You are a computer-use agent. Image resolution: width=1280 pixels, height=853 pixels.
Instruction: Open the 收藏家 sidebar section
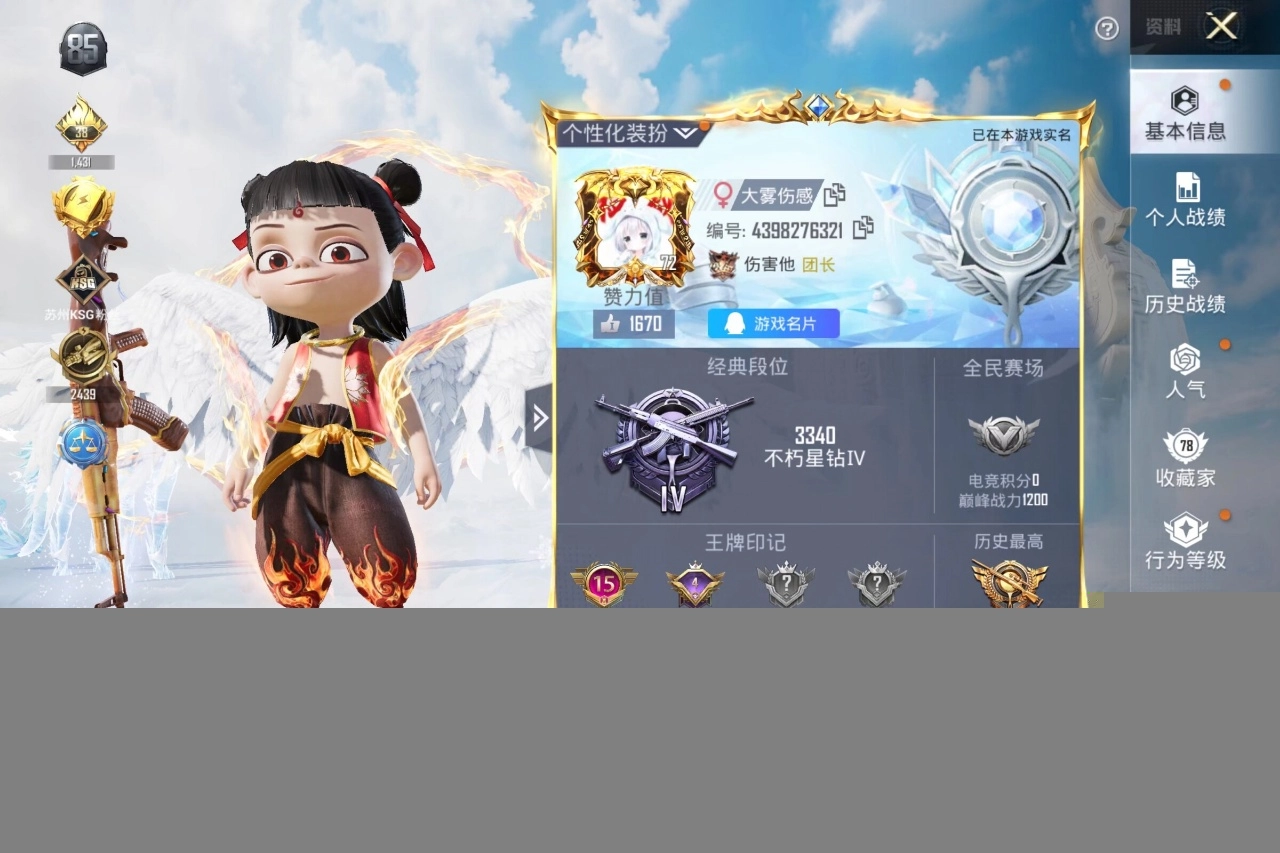[1186, 461]
